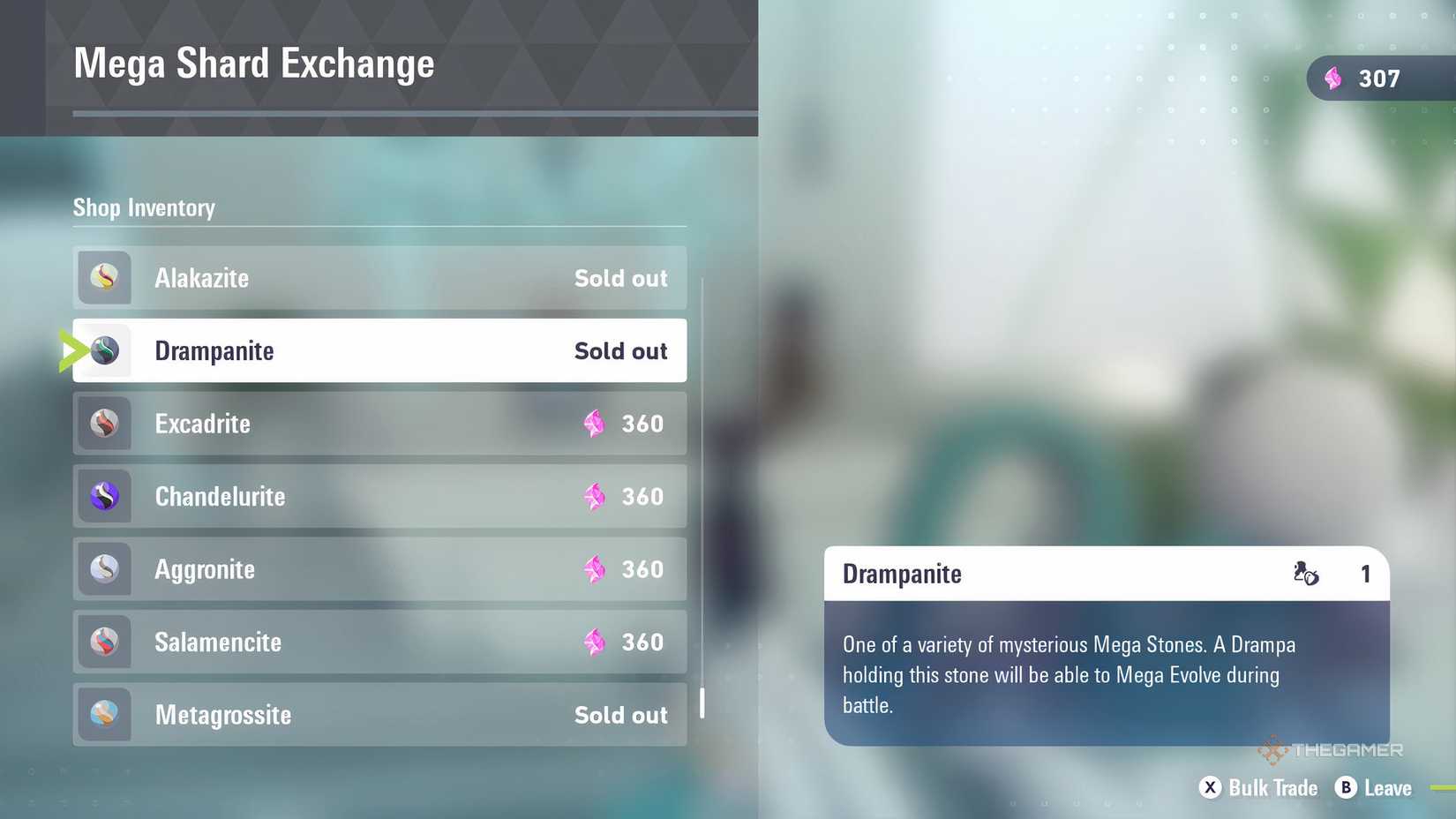Image resolution: width=1456 pixels, height=819 pixels.
Task: Click the Salamencite listing in Shop Inventory
Action: pyautogui.click(x=379, y=642)
